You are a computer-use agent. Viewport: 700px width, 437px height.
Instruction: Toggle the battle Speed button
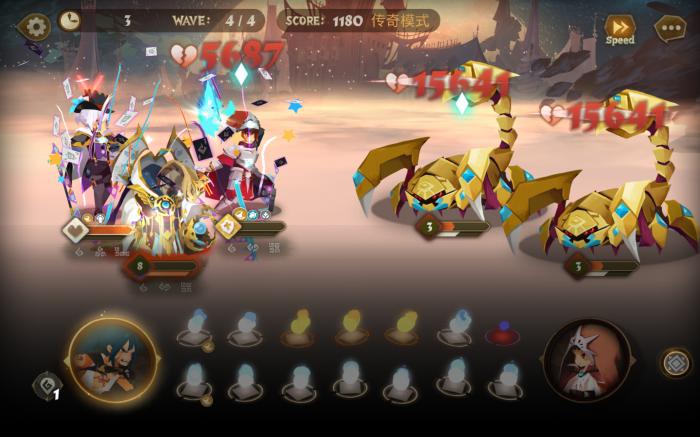pos(619,29)
